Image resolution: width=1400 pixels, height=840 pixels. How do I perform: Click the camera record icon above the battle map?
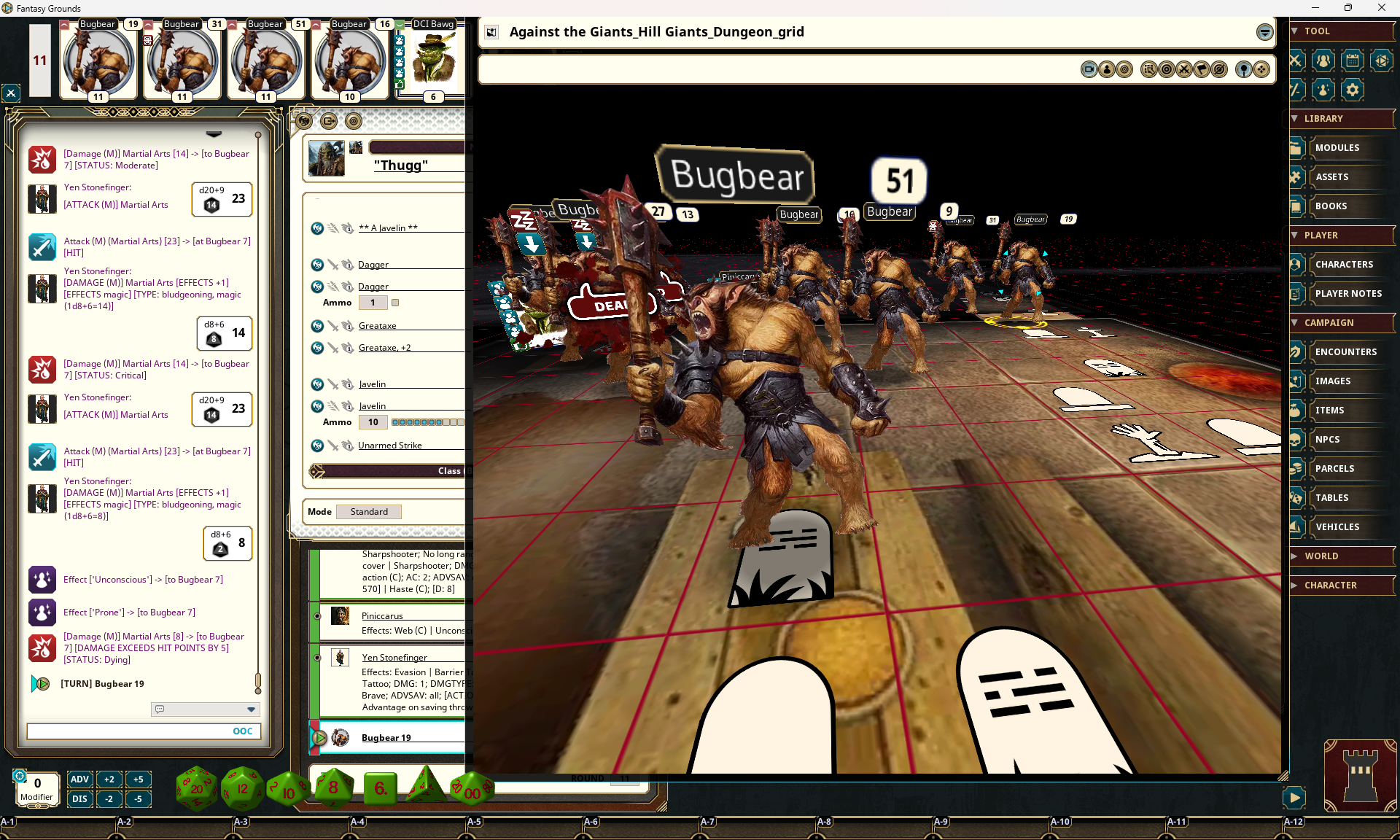tap(1089, 69)
